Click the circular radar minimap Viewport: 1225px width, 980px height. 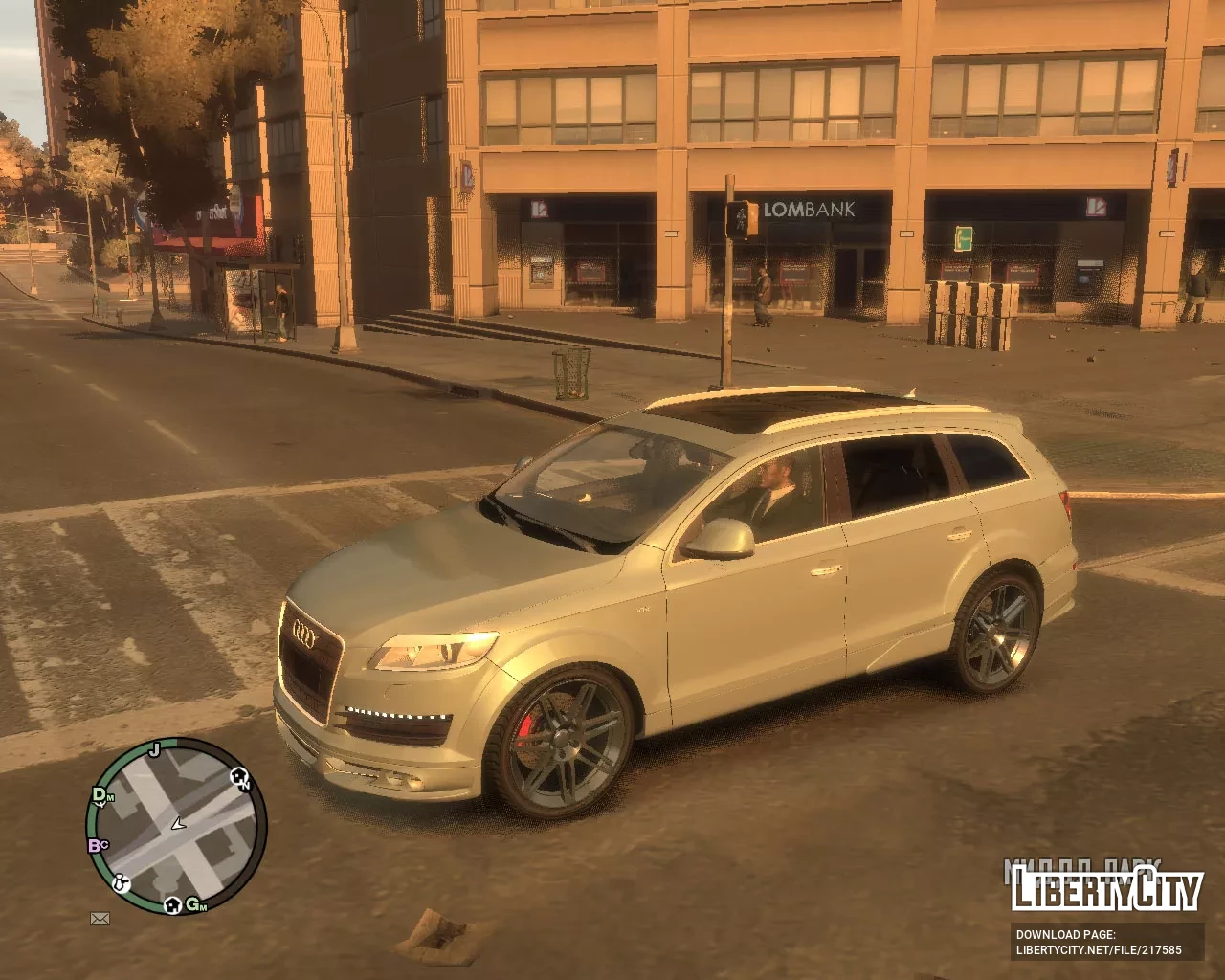(176, 827)
